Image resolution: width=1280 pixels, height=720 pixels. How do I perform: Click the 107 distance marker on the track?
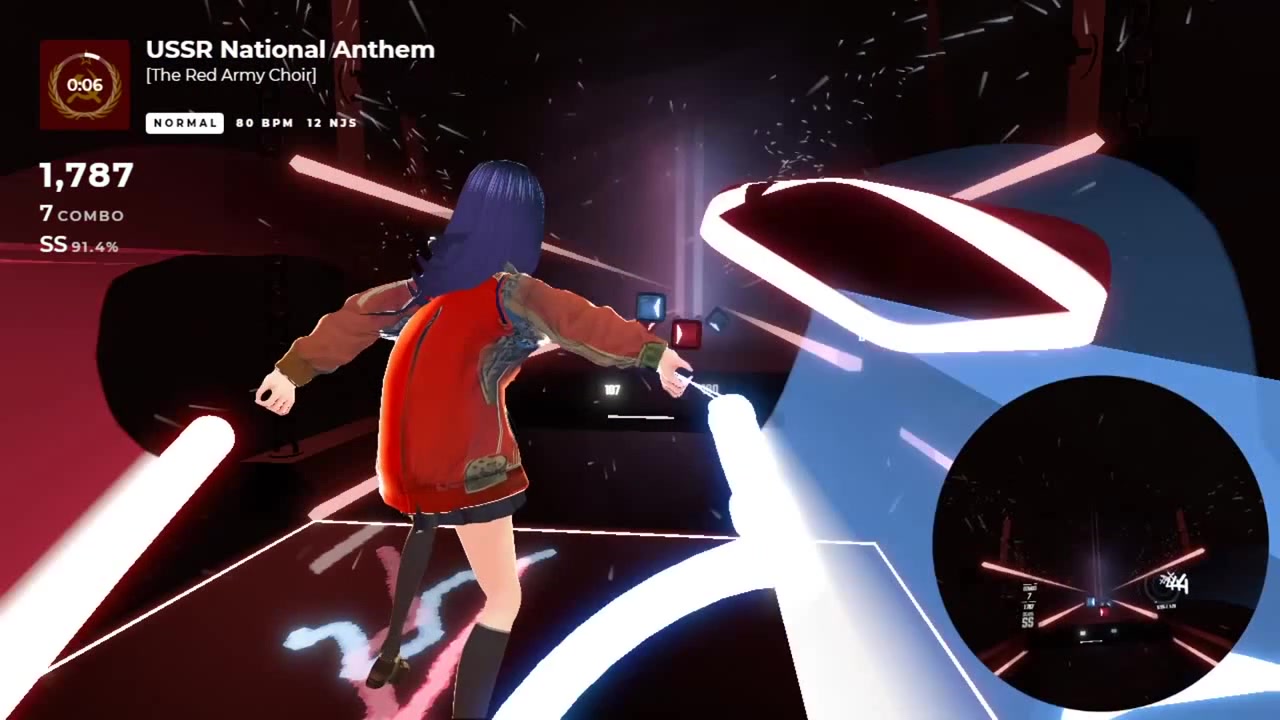click(x=612, y=390)
